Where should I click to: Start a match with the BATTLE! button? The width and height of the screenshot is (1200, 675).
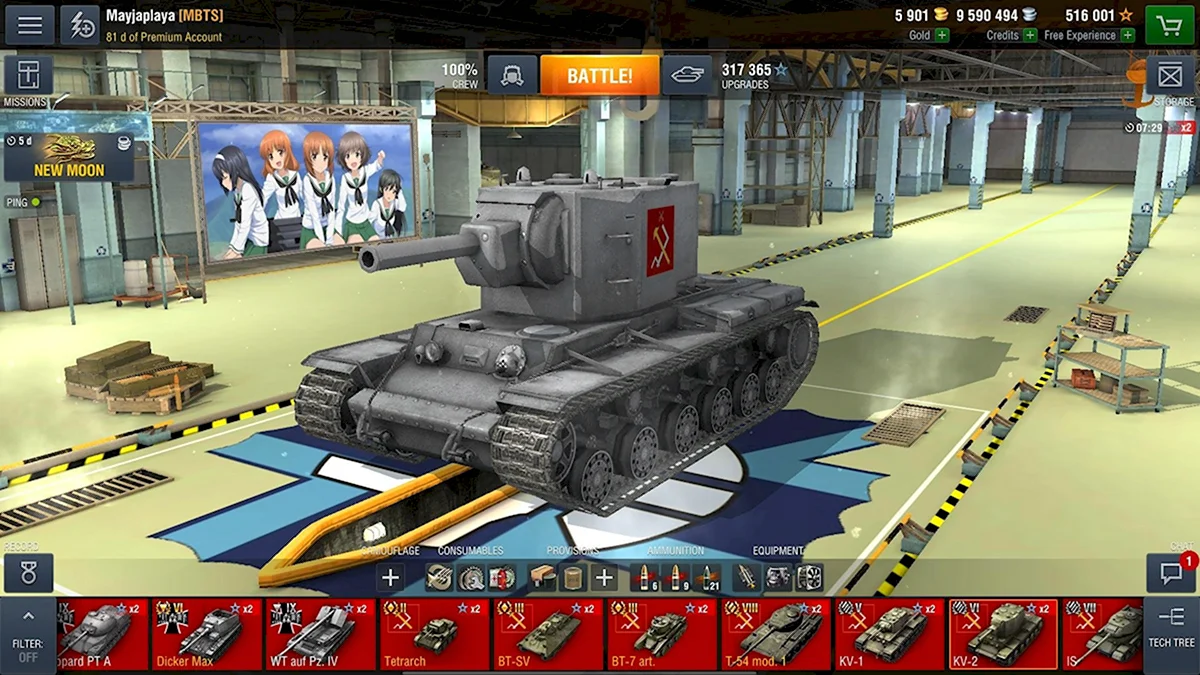pos(599,76)
